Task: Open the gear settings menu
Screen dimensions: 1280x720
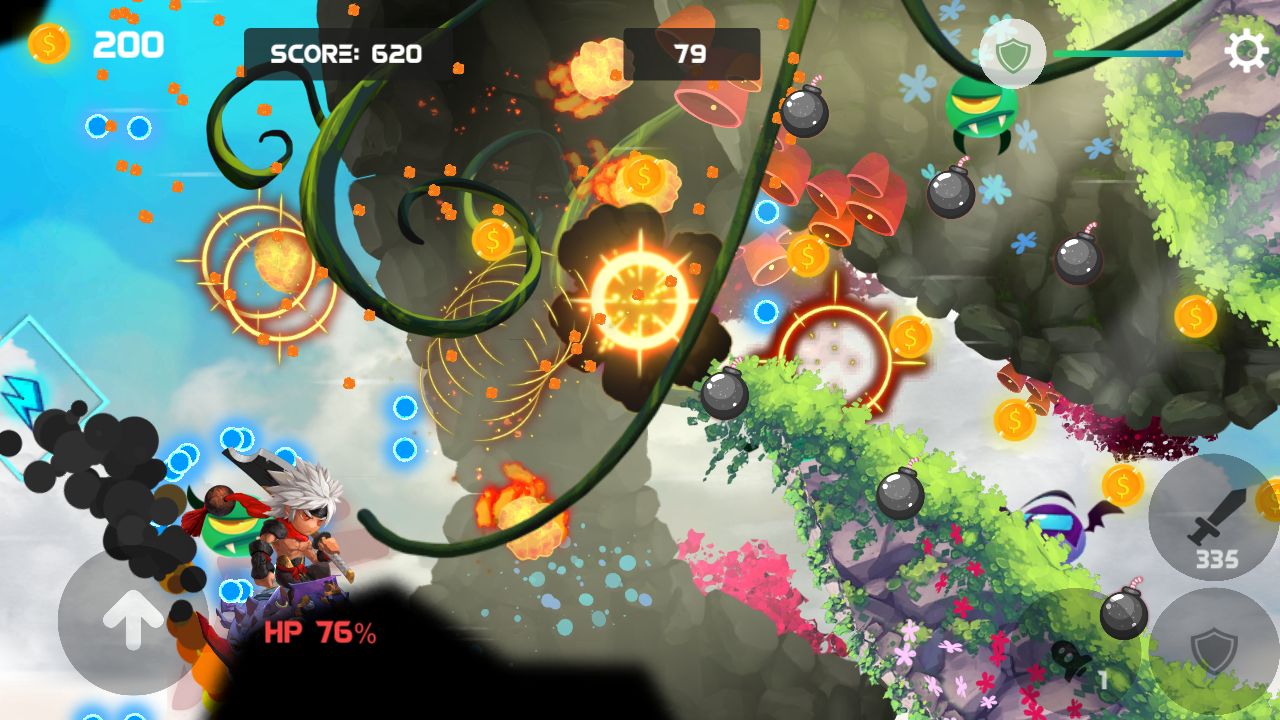Action: click(x=1246, y=52)
